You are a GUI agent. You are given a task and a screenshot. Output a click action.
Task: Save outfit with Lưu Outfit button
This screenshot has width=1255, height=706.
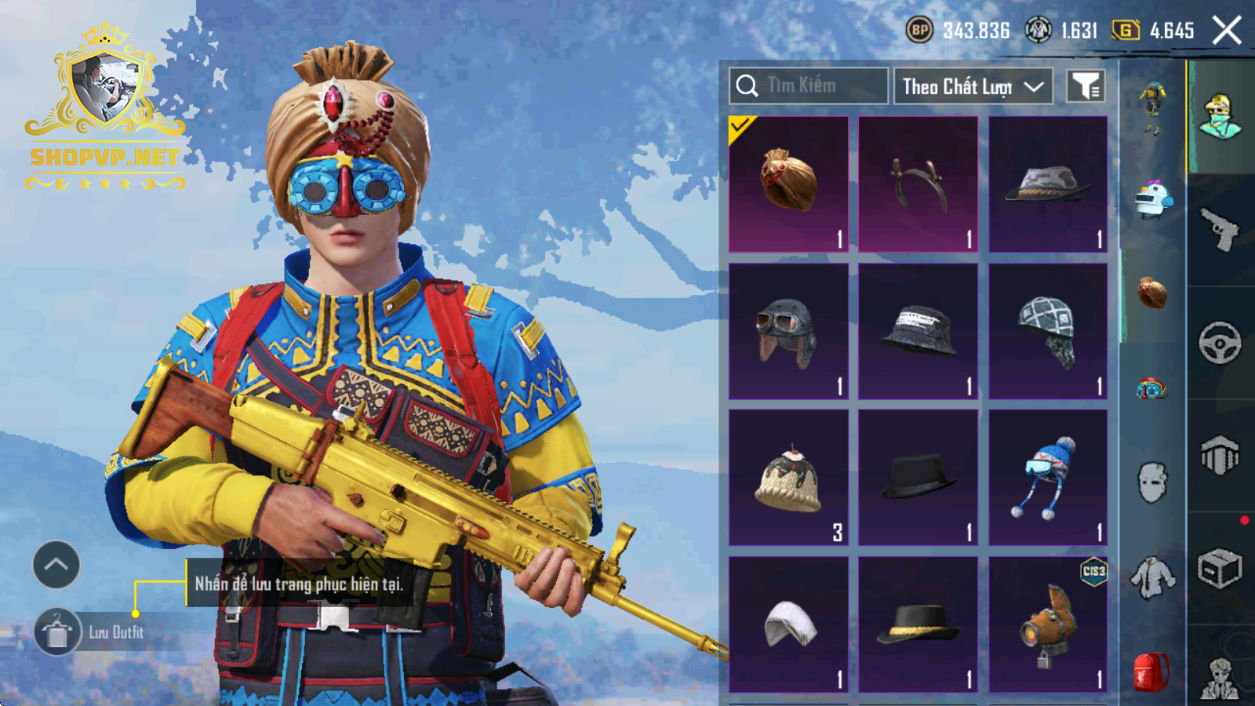tap(57, 632)
